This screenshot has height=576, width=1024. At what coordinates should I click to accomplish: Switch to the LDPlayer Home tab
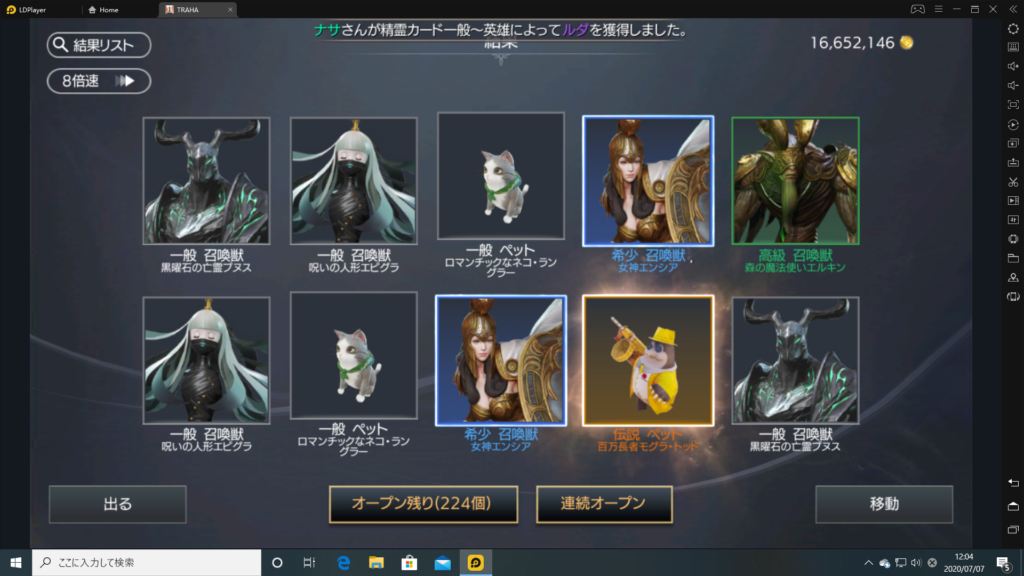[x=108, y=9]
